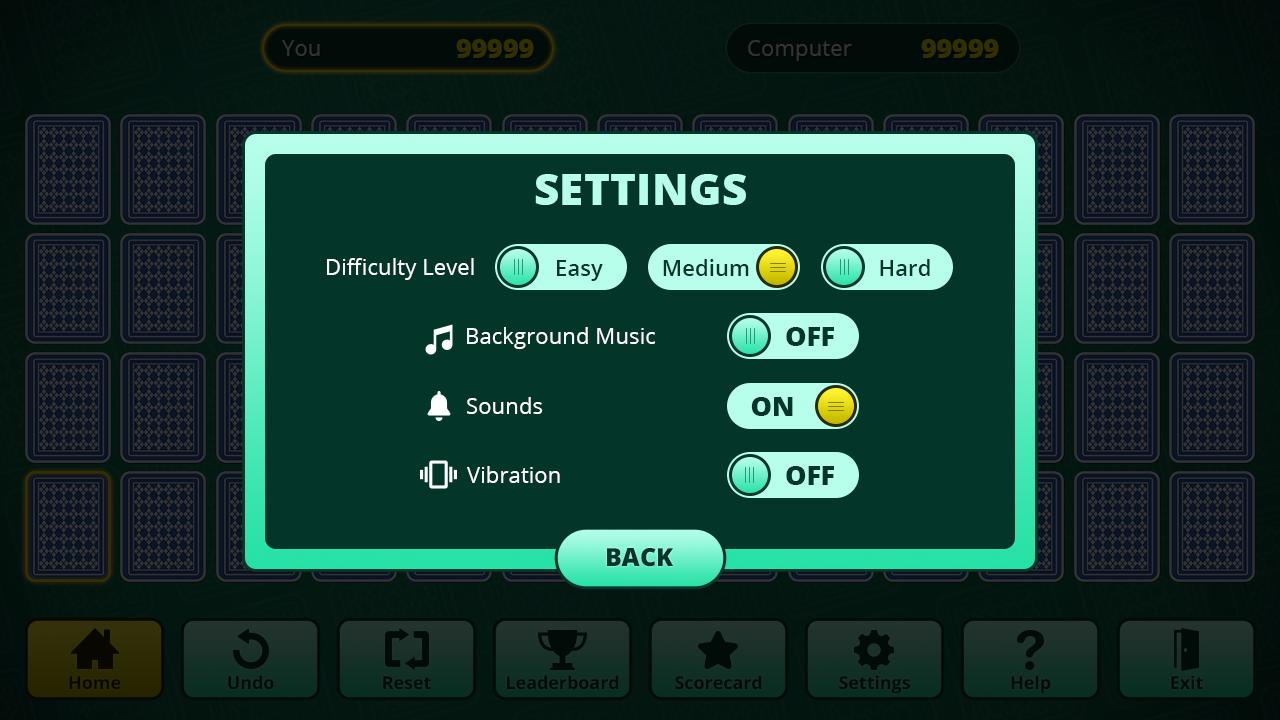Image resolution: width=1280 pixels, height=720 pixels.
Task: Exit the game
Action: [x=1186, y=659]
